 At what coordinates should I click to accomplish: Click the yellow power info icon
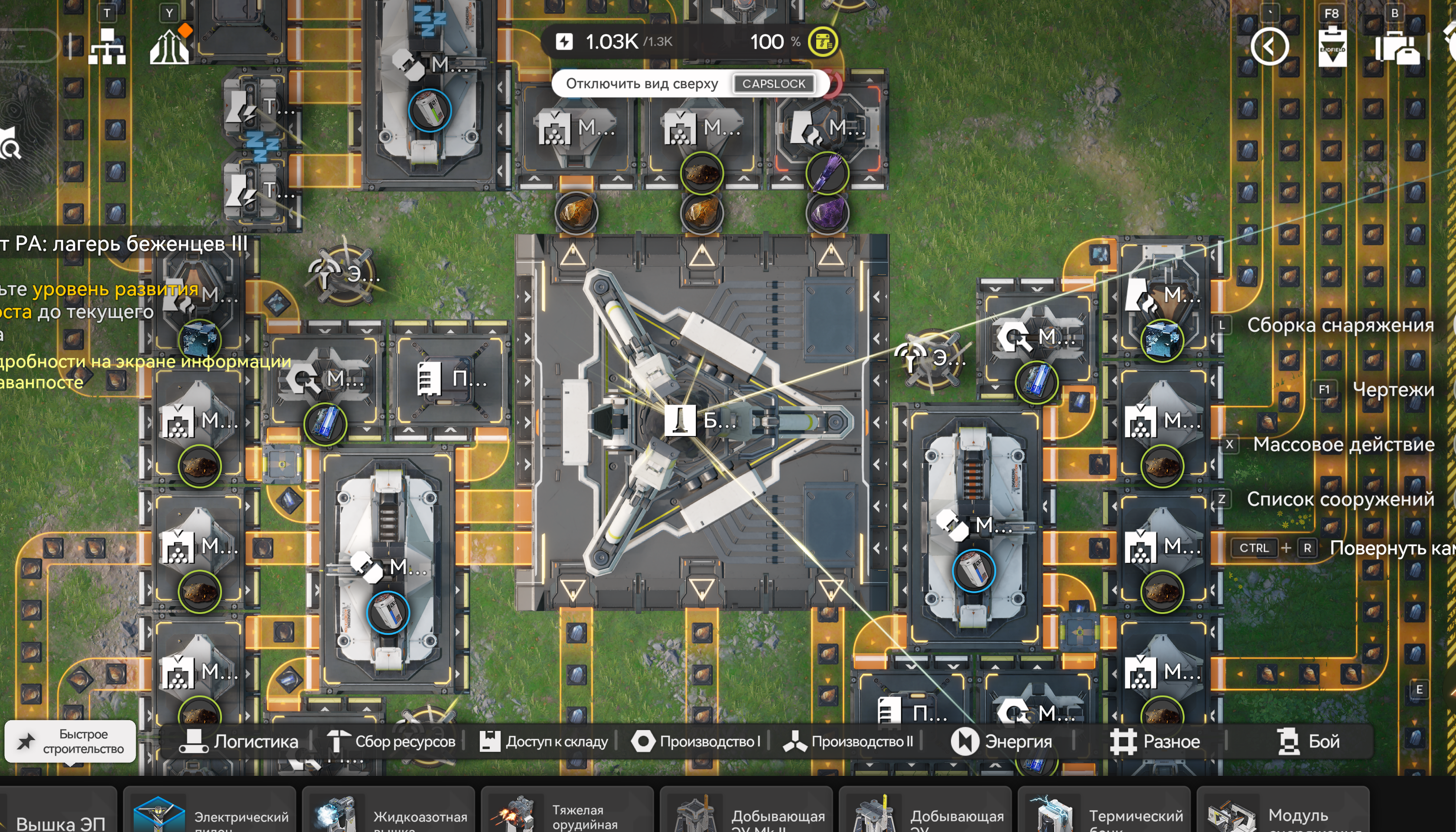(x=823, y=42)
